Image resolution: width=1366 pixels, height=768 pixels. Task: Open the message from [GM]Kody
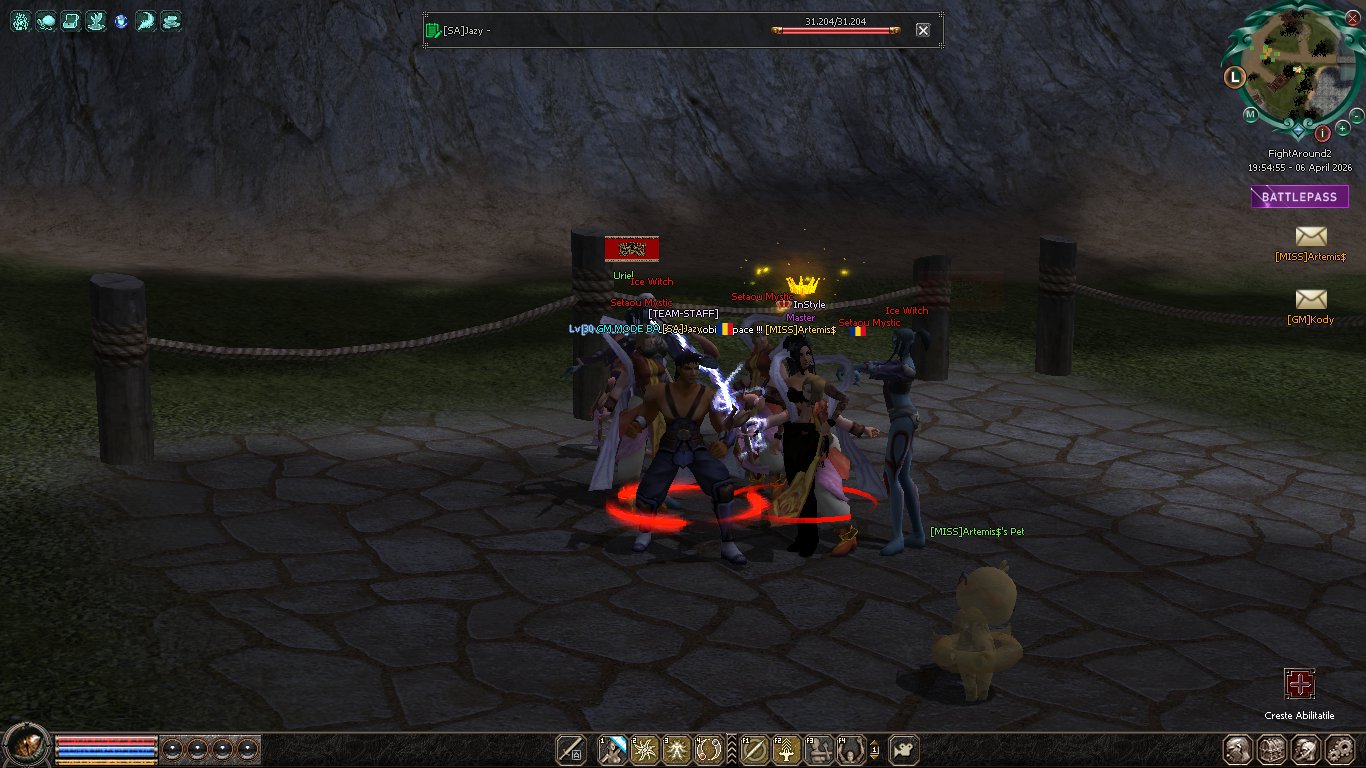[1310, 300]
